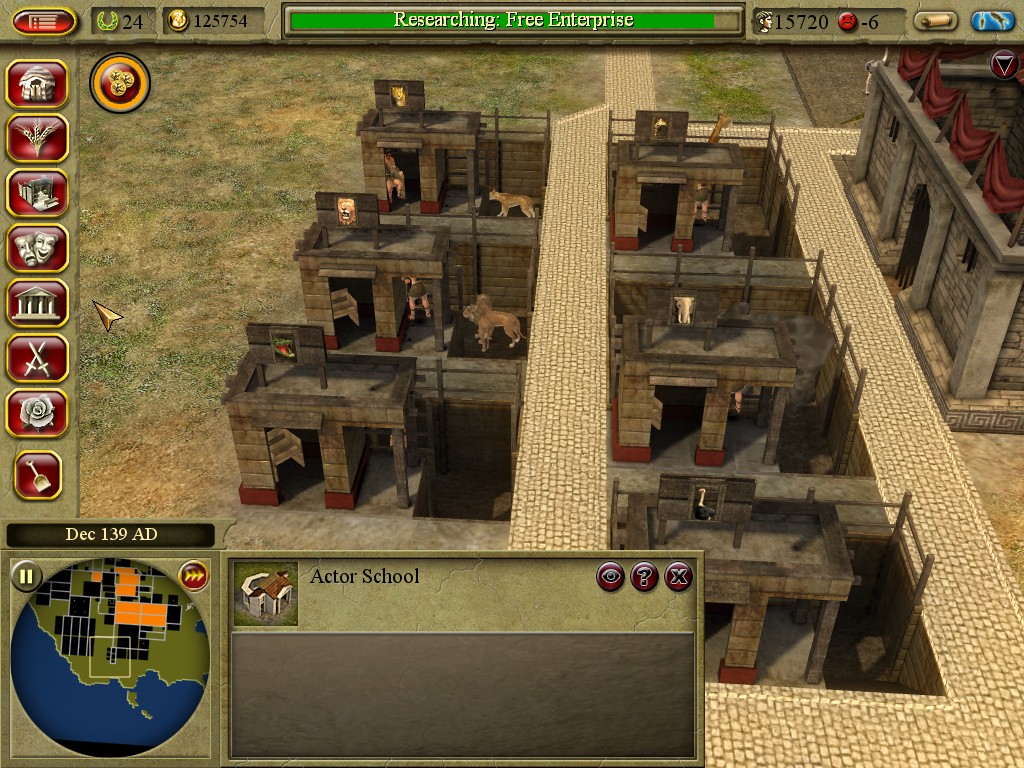Open the Free Enterprise research bar

click(x=513, y=21)
